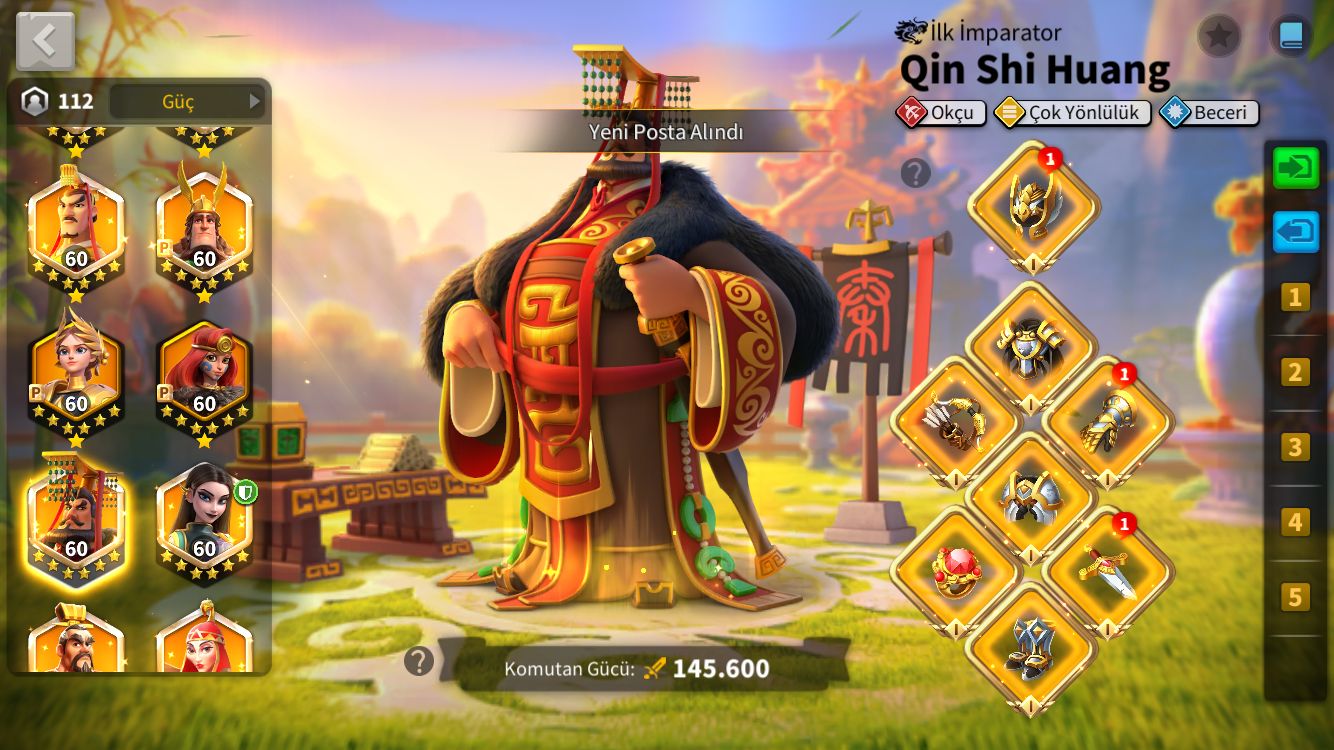This screenshot has height=750, width=1334.
Task: Open help icon beside Komutan Gücü
Action: [419, 661]
